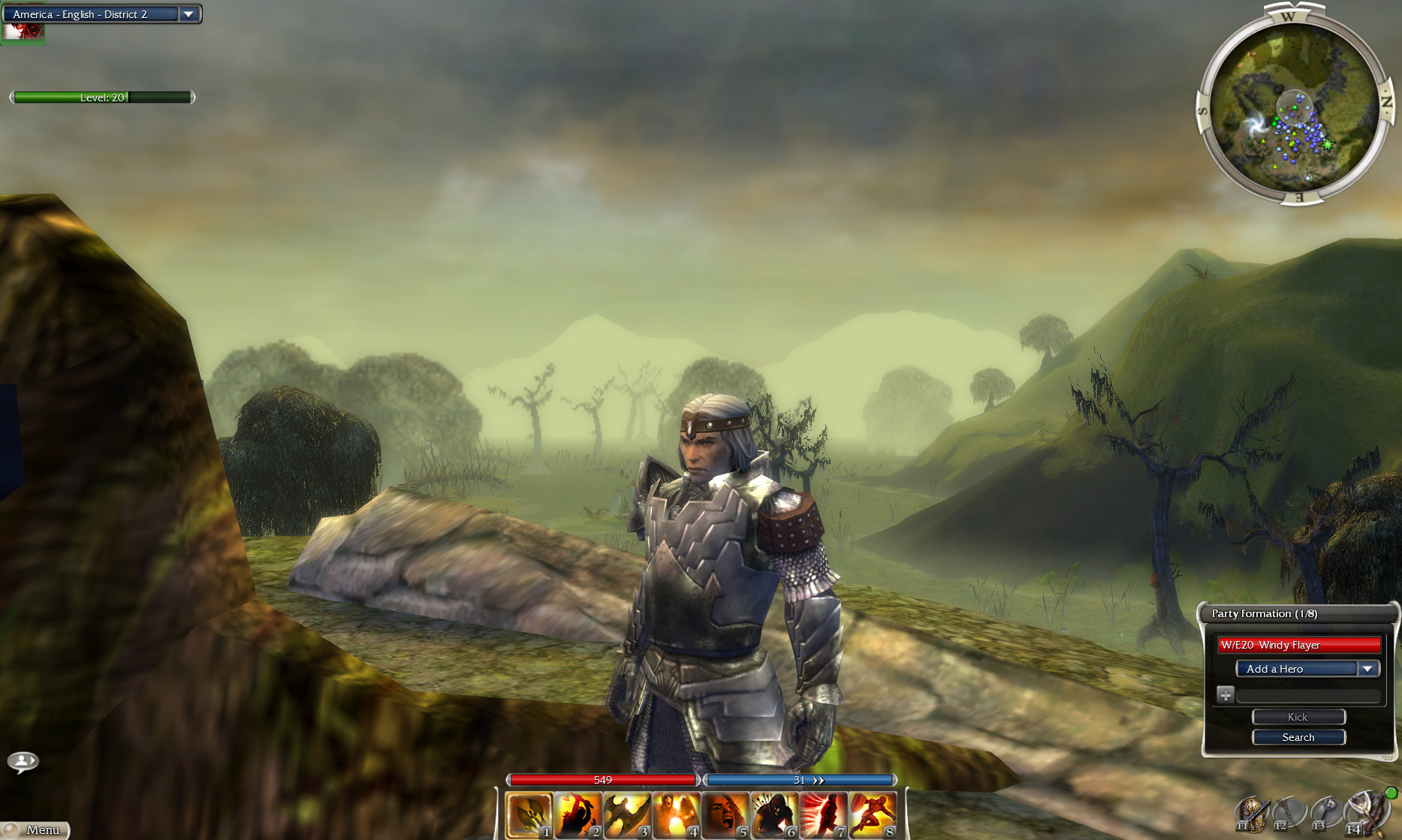Use skill 8, the sprinting shield figure
The height and width of the screenshot is (840, 1402).
(x=873, y=814)
